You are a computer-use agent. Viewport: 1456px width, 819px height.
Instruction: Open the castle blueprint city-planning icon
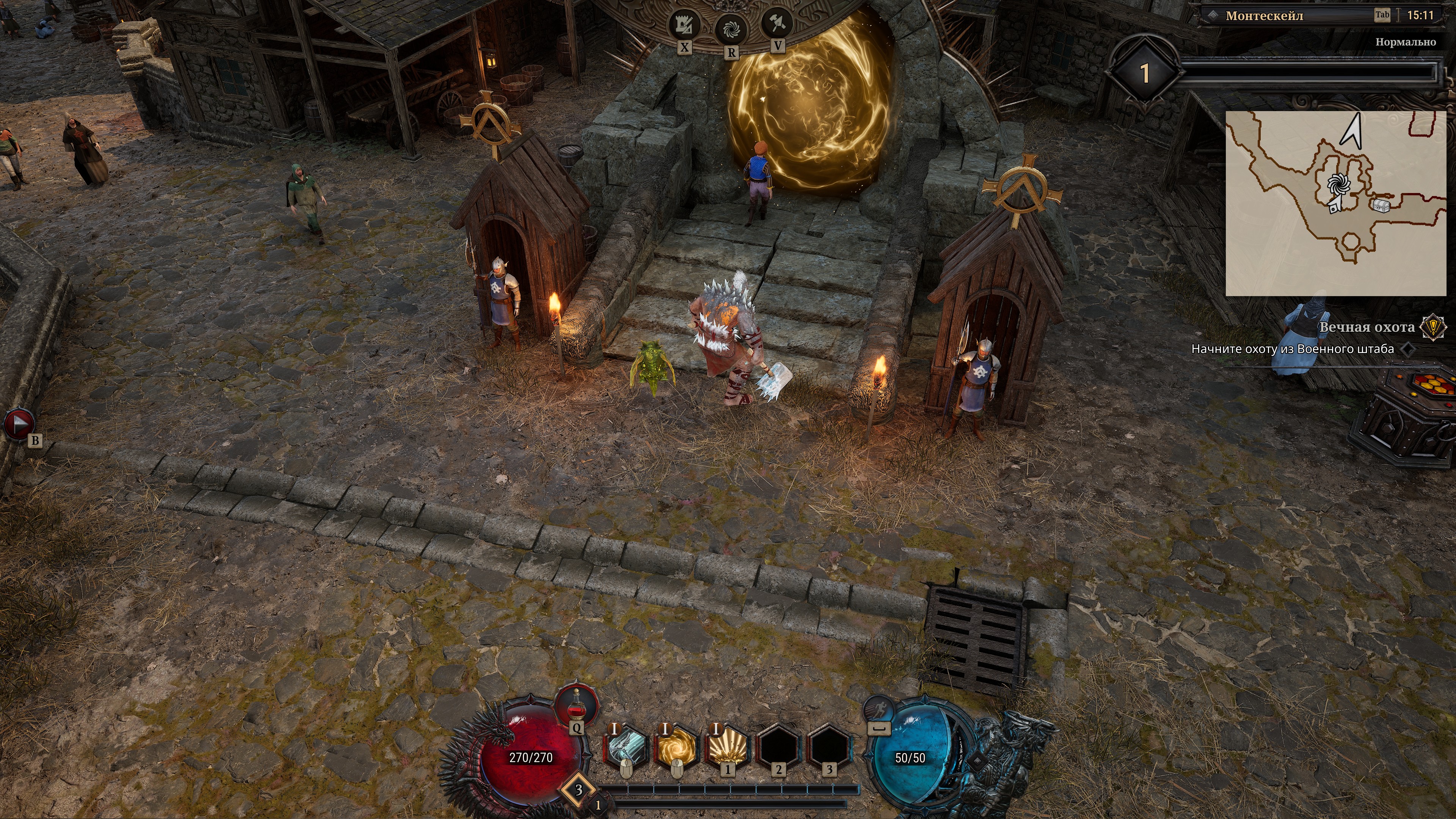pyautogui.click(x=684, y=25)
